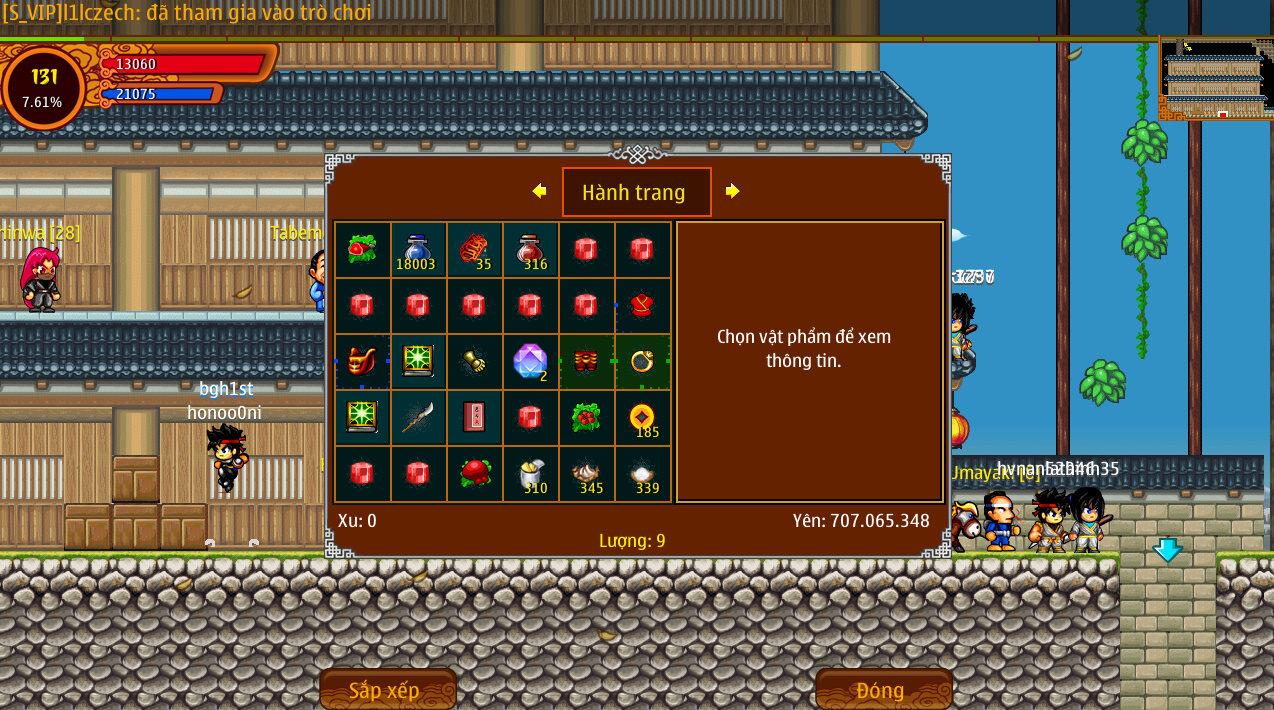Select the gold coin stack of 185

pyautogui.click(x=642, y=418)
